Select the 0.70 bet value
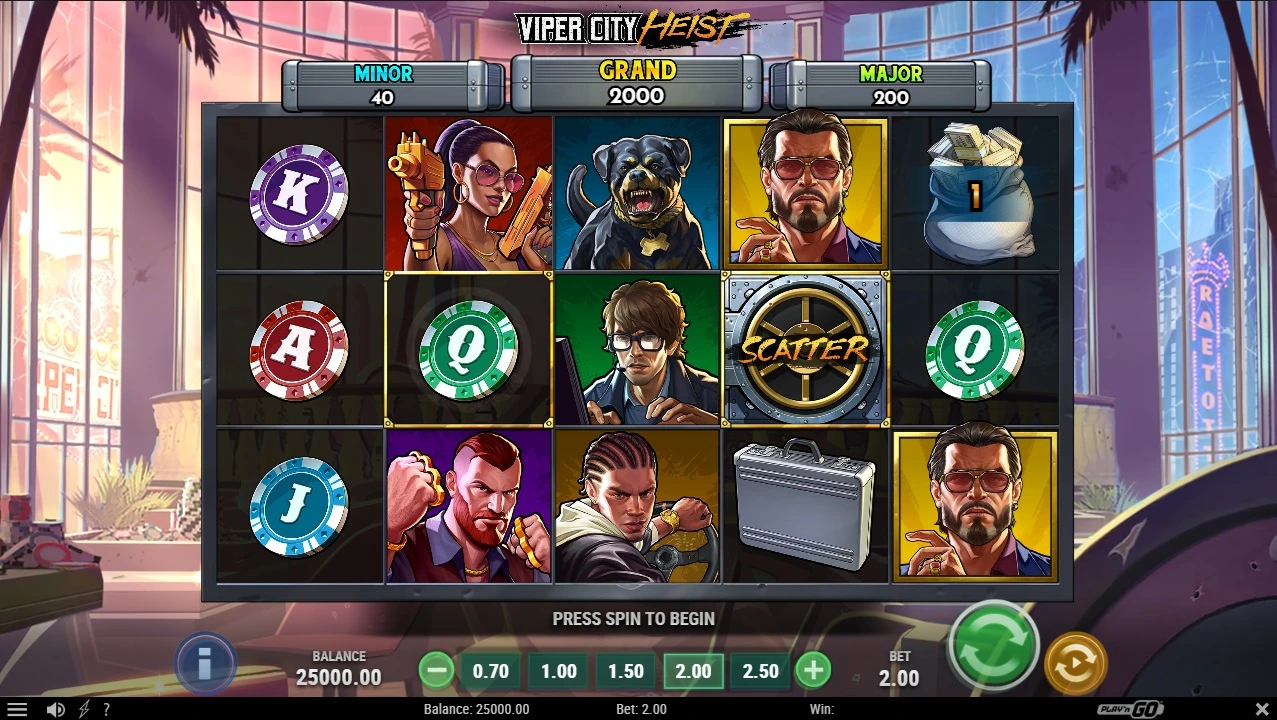 click(490, 671)
